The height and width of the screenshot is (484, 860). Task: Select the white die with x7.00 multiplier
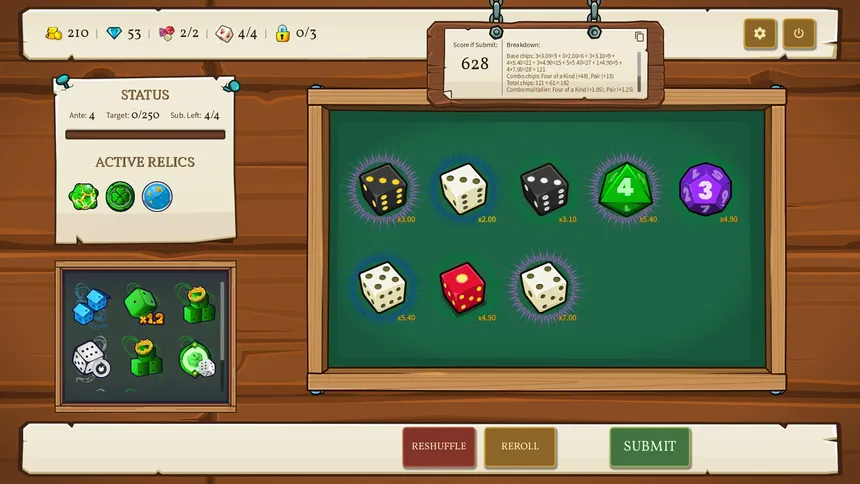[543, 288]
